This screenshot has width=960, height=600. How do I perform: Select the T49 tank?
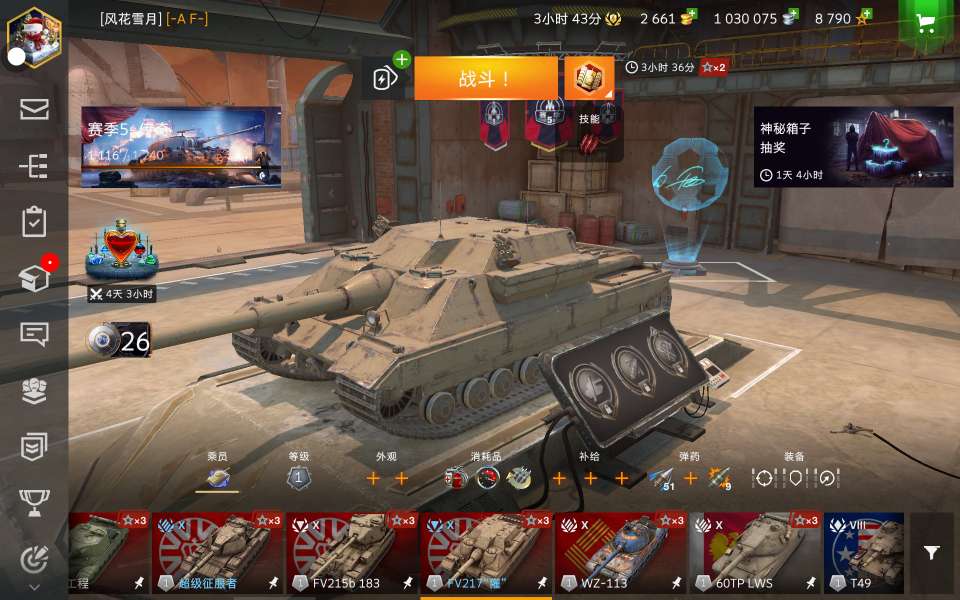coord(864,553)
